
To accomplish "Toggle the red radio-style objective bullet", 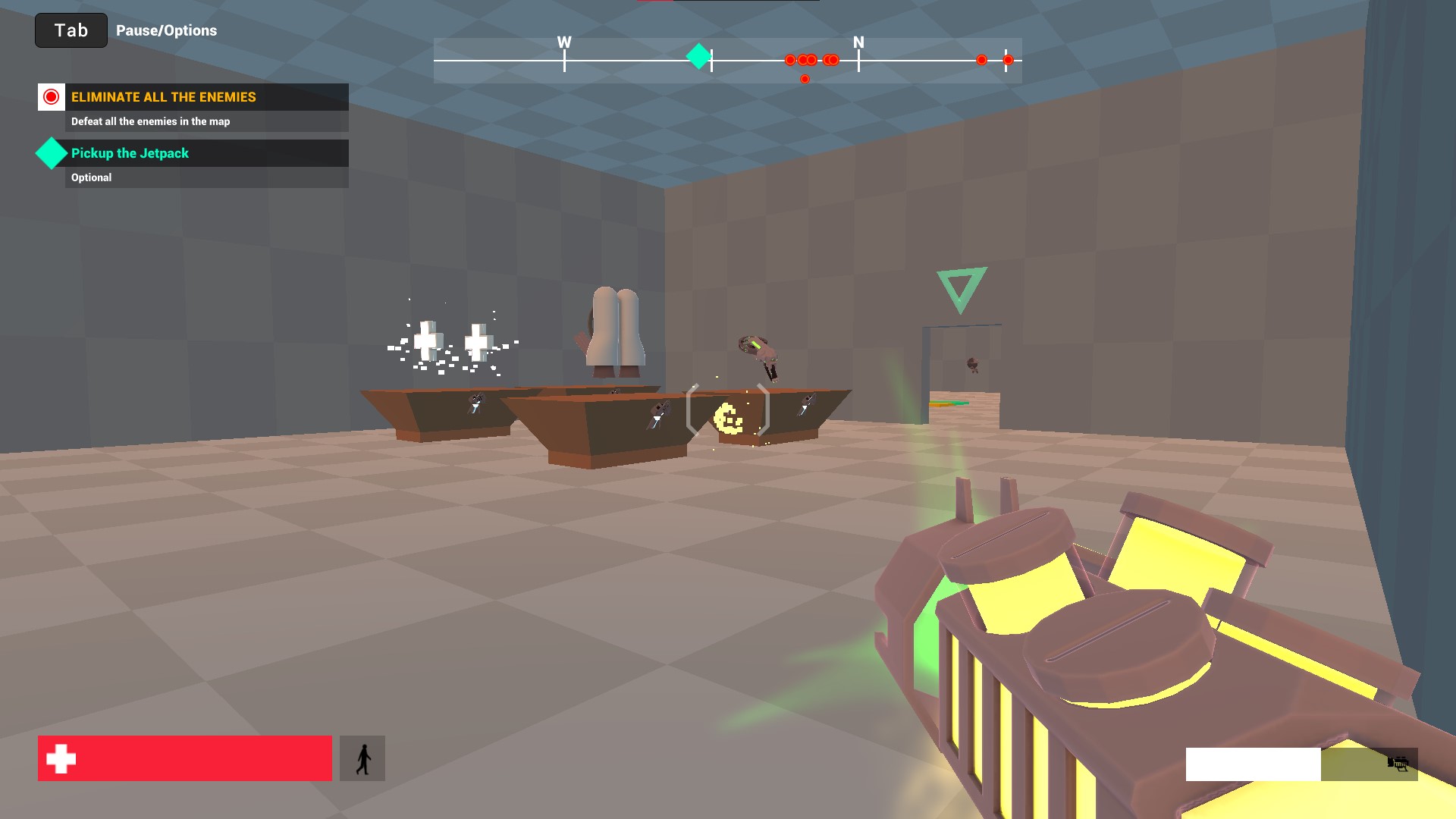I will tap(51, 96).
